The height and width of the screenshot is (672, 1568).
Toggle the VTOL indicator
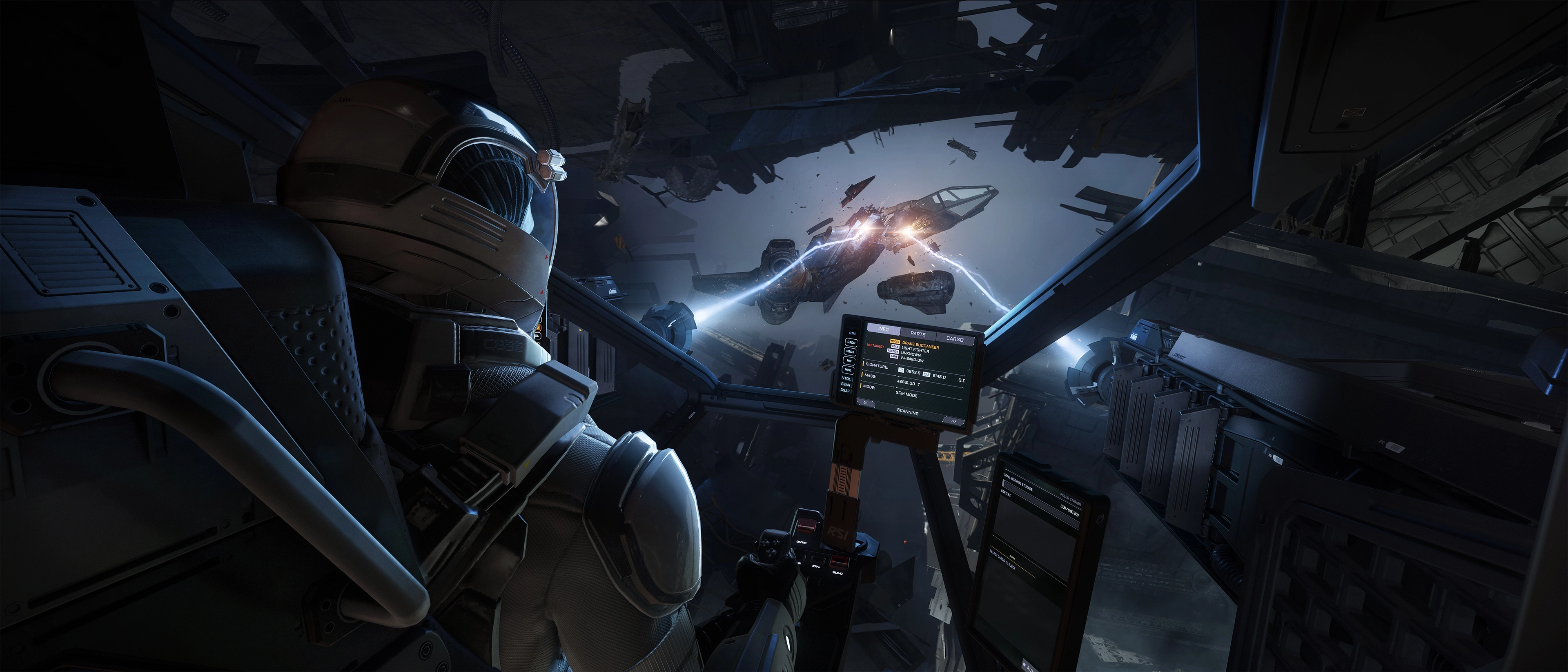[846, 378]
